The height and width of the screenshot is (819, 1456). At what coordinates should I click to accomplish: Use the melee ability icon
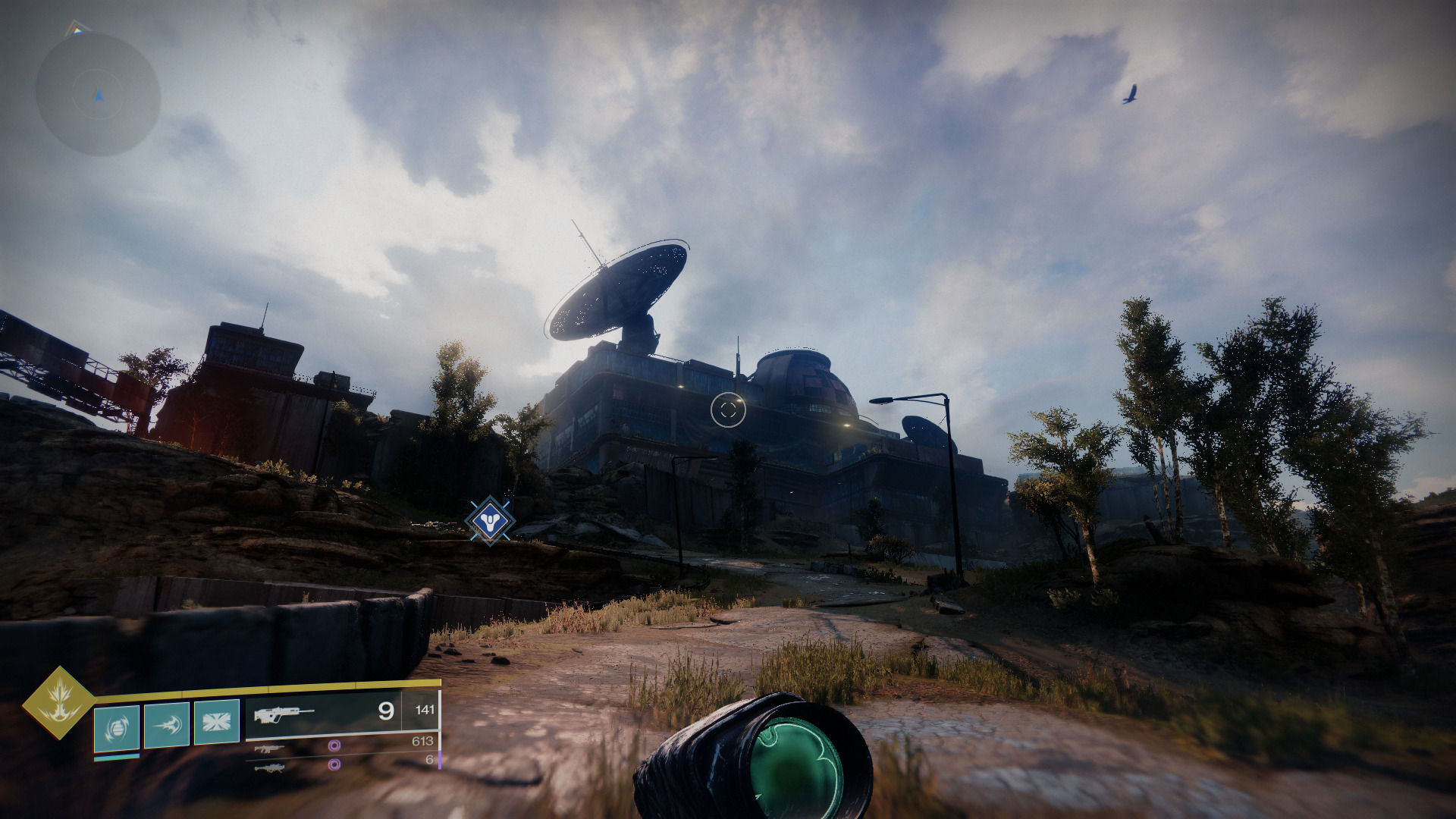tap(167, 725)
